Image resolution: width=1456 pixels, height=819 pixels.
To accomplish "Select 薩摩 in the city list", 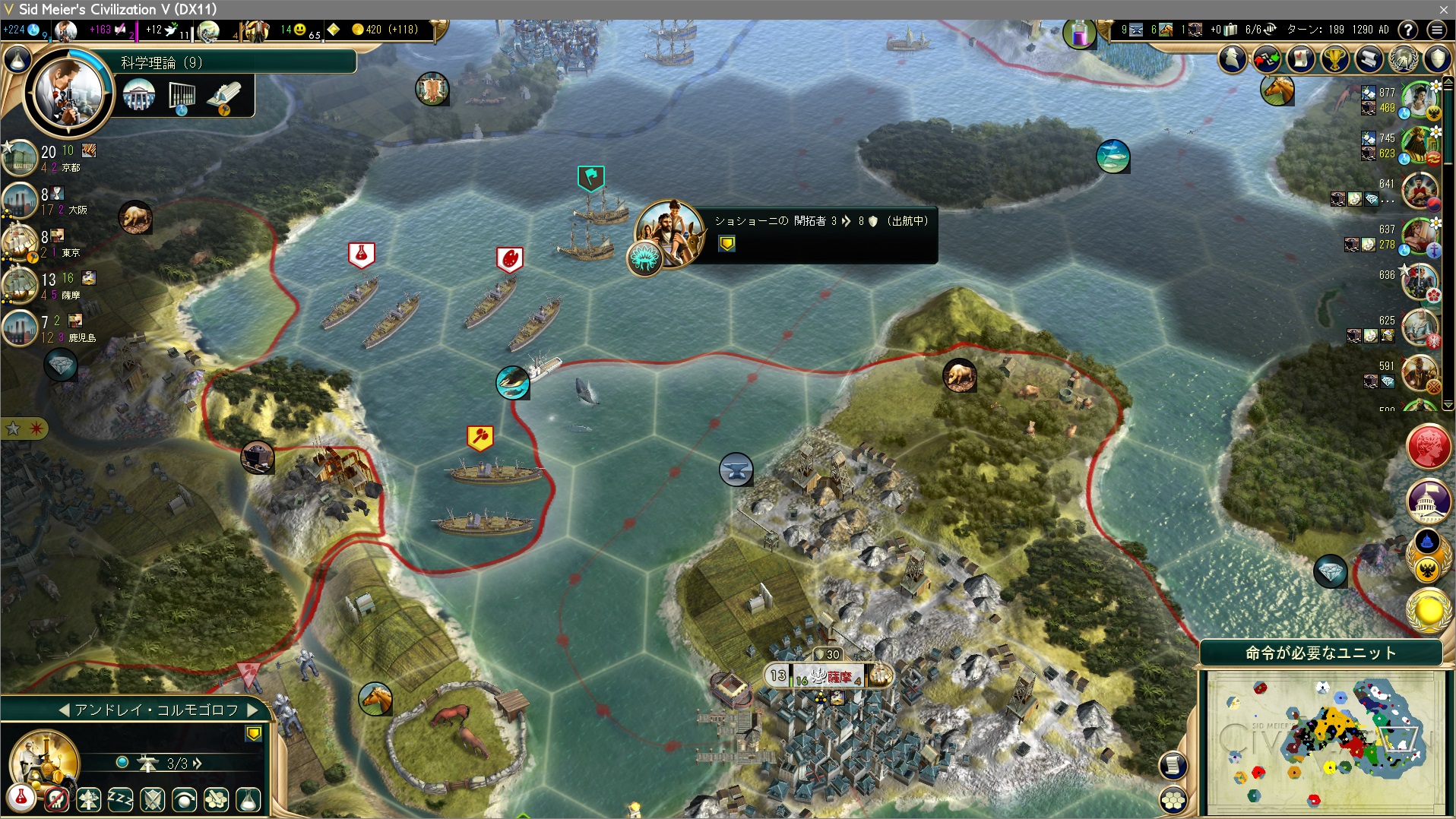I will [x=70, y=295].
